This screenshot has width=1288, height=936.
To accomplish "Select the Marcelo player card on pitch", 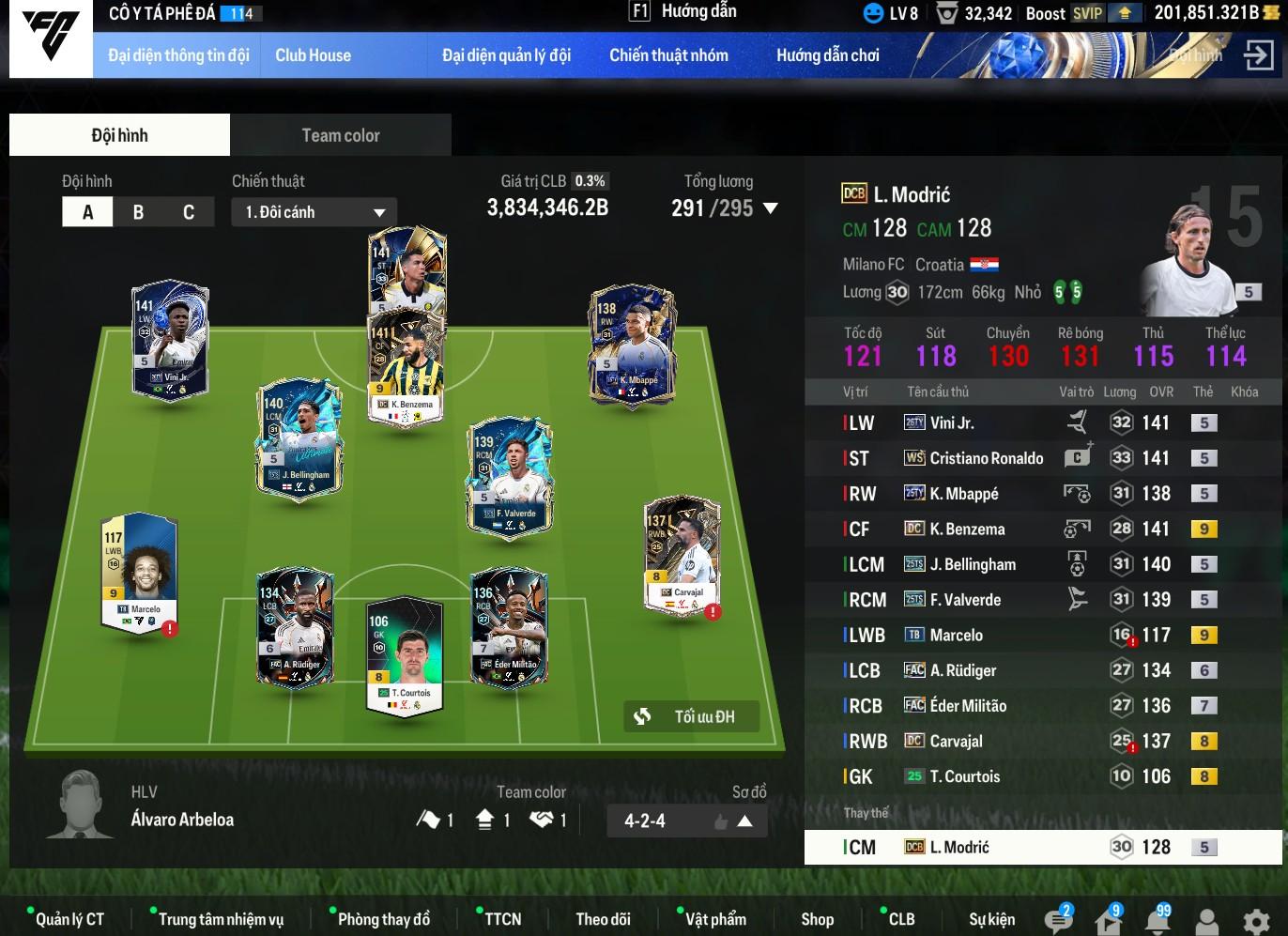I will [x=139, y=571].
